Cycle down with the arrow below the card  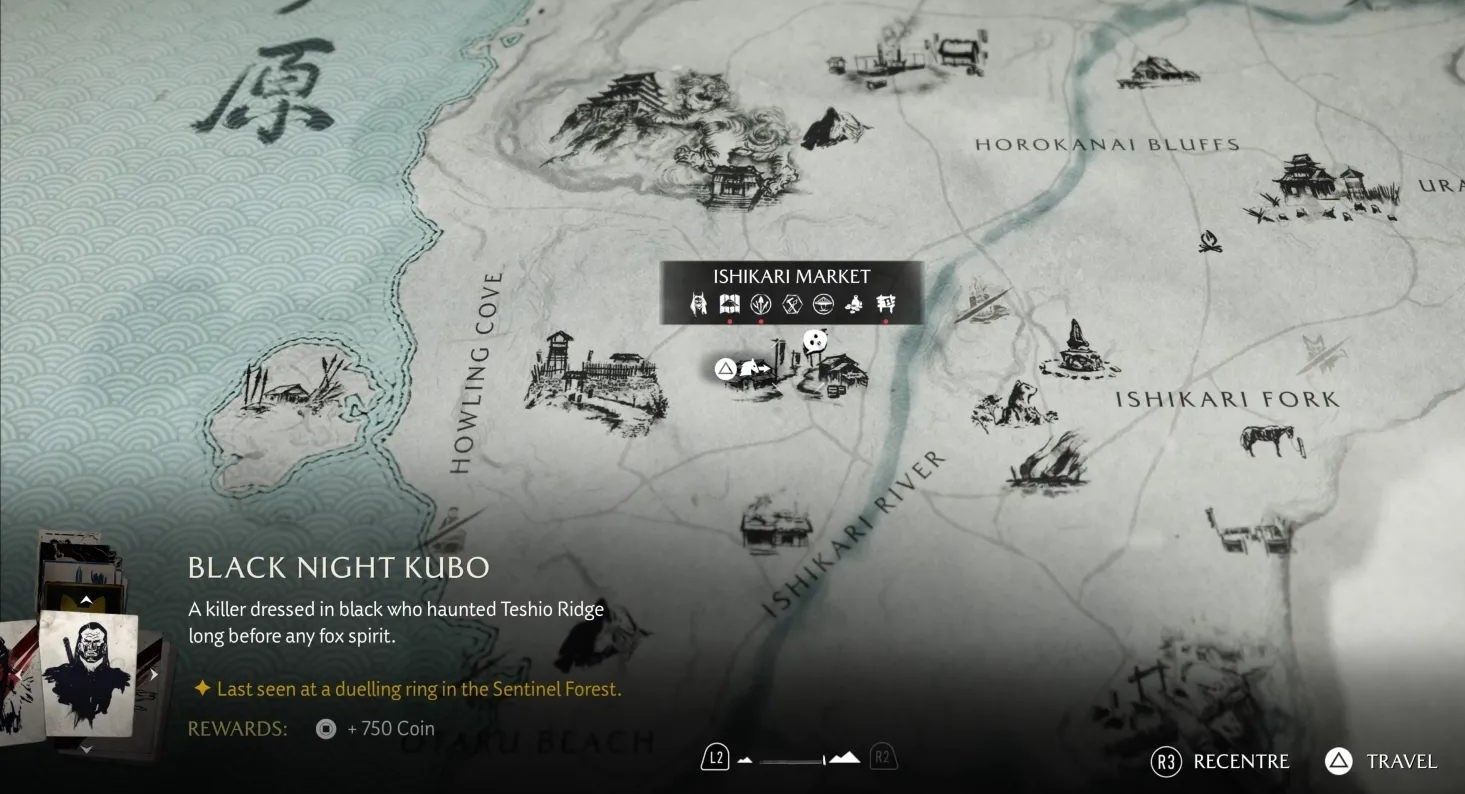86,748
